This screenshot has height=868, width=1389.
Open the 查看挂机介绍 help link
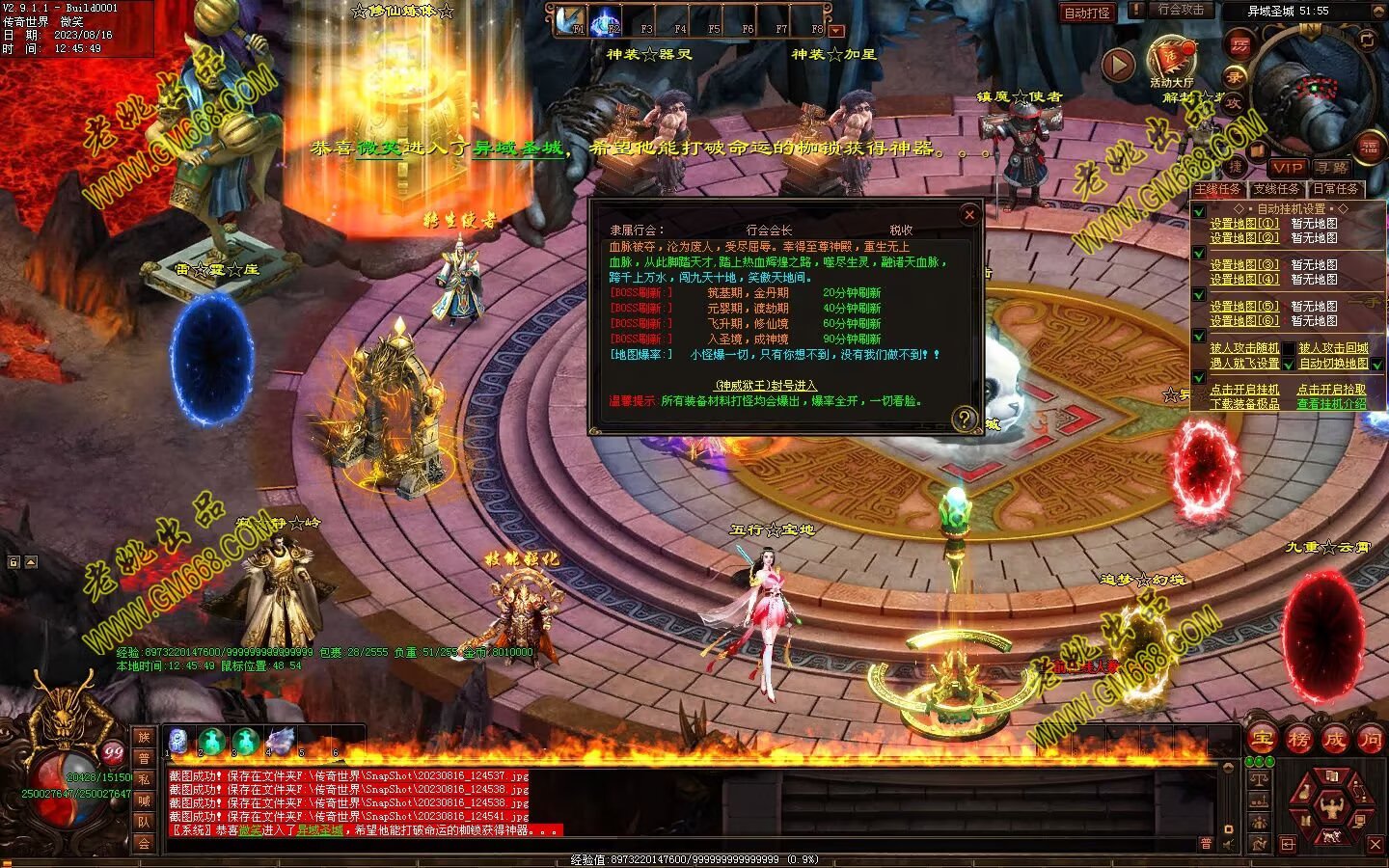[x=1331, y=404]
